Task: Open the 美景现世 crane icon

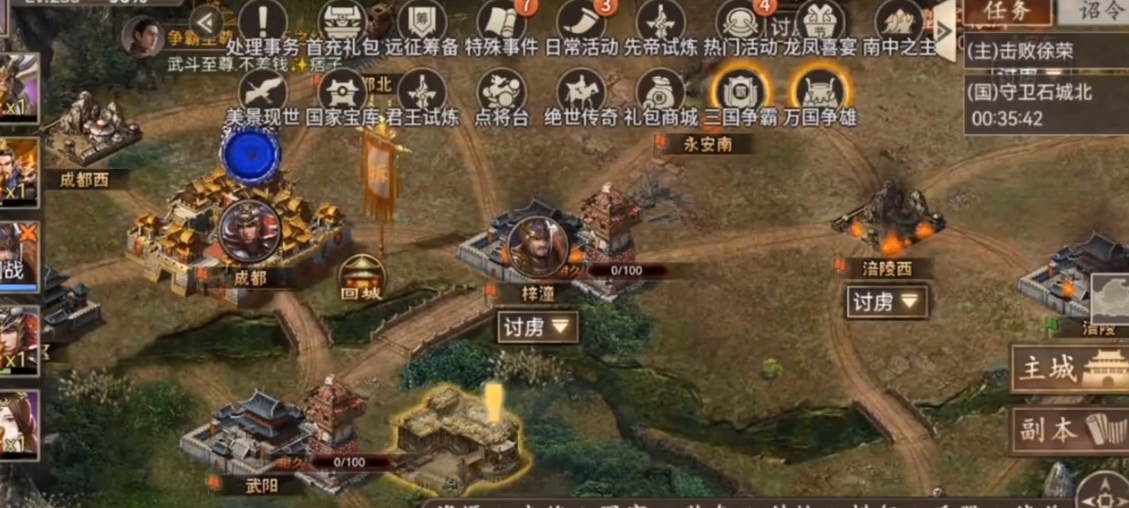Action: (x=263, y=93)
